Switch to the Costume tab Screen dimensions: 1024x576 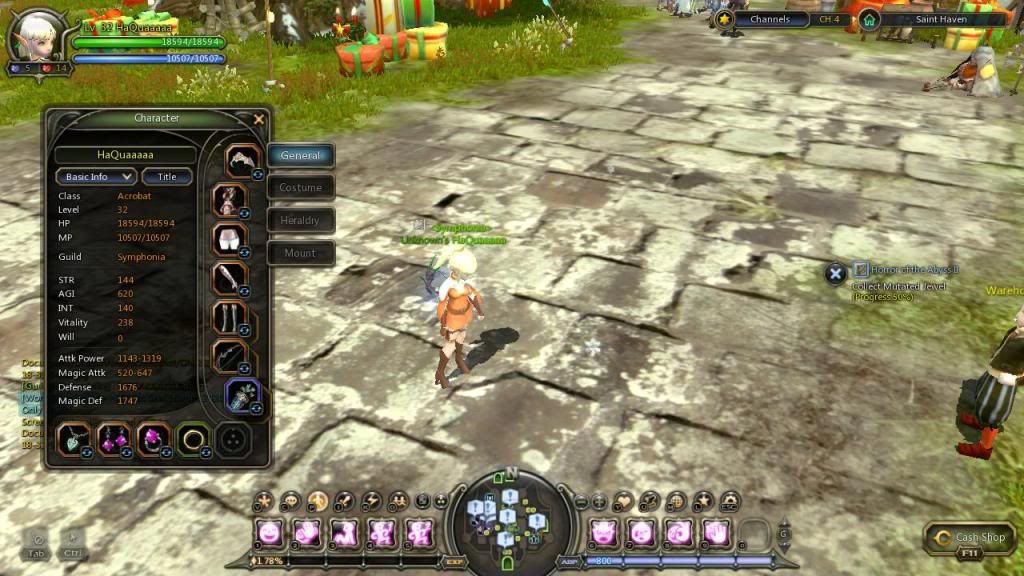click(300, 188)
